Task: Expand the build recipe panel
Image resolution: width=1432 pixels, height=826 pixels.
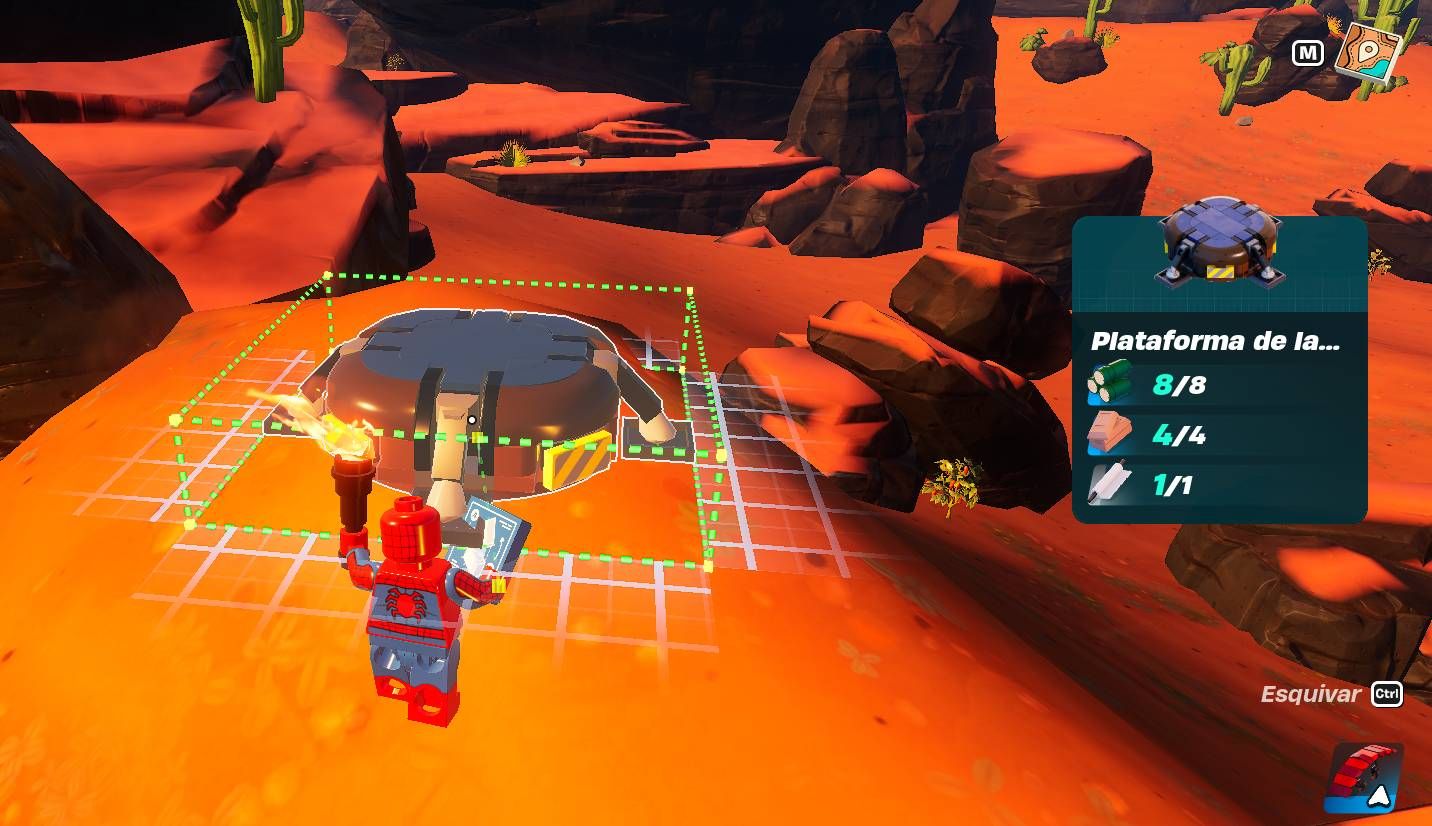Action: [x=1219, y=370]
